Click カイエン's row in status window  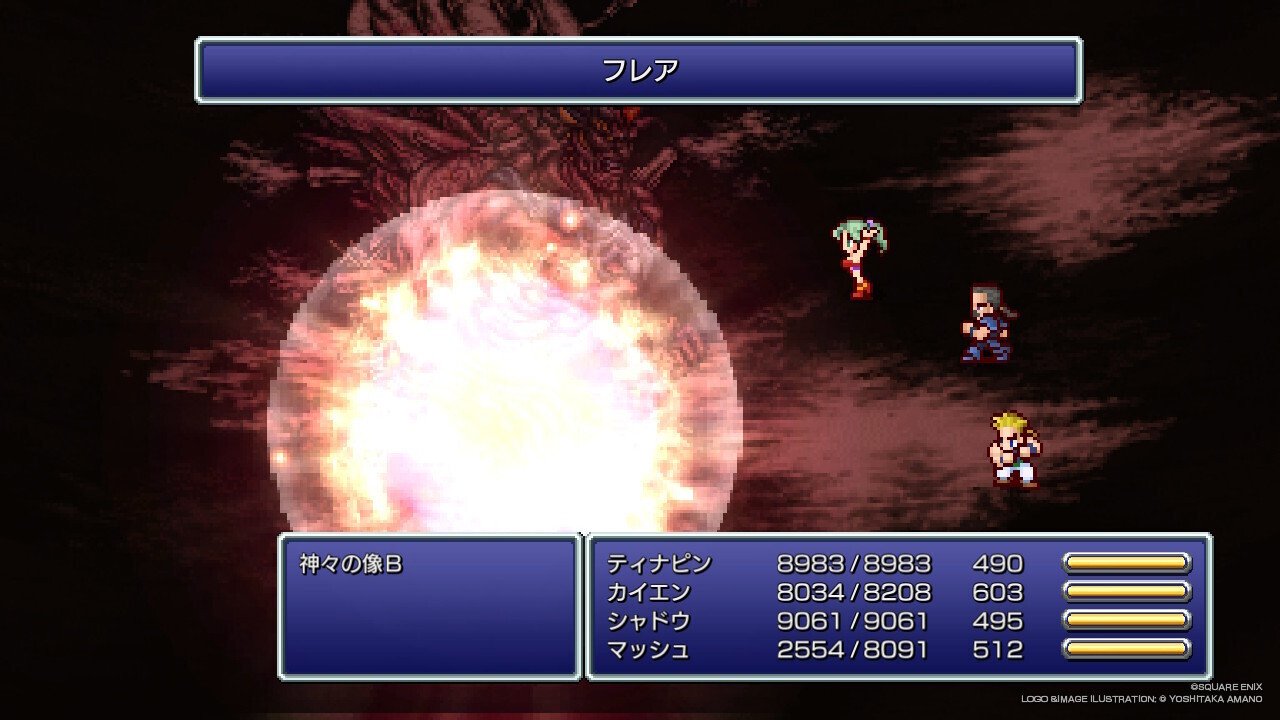[650, 593]
